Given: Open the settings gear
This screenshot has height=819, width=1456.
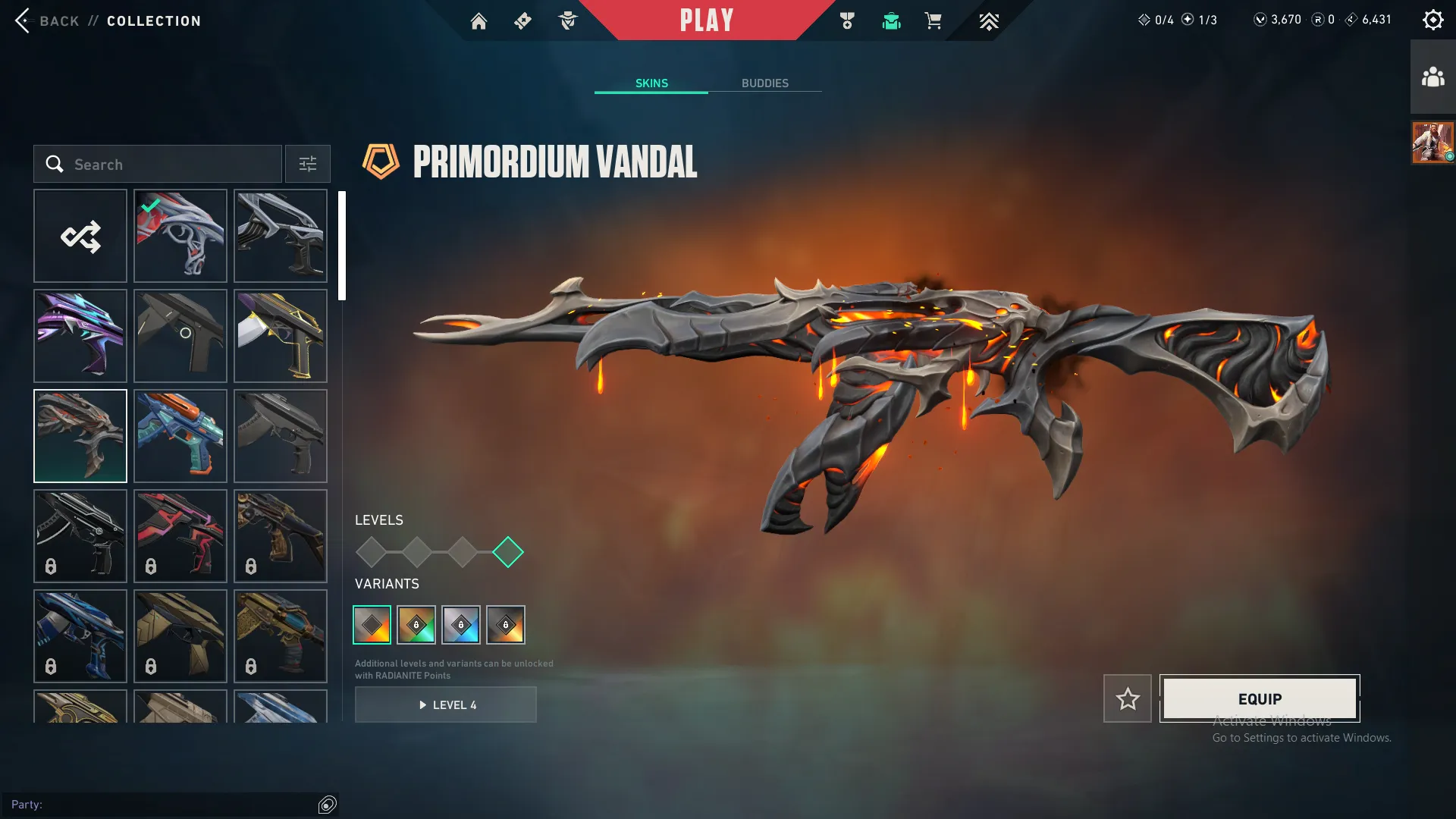Looking at the screenshot, I should click(1433, 19).
